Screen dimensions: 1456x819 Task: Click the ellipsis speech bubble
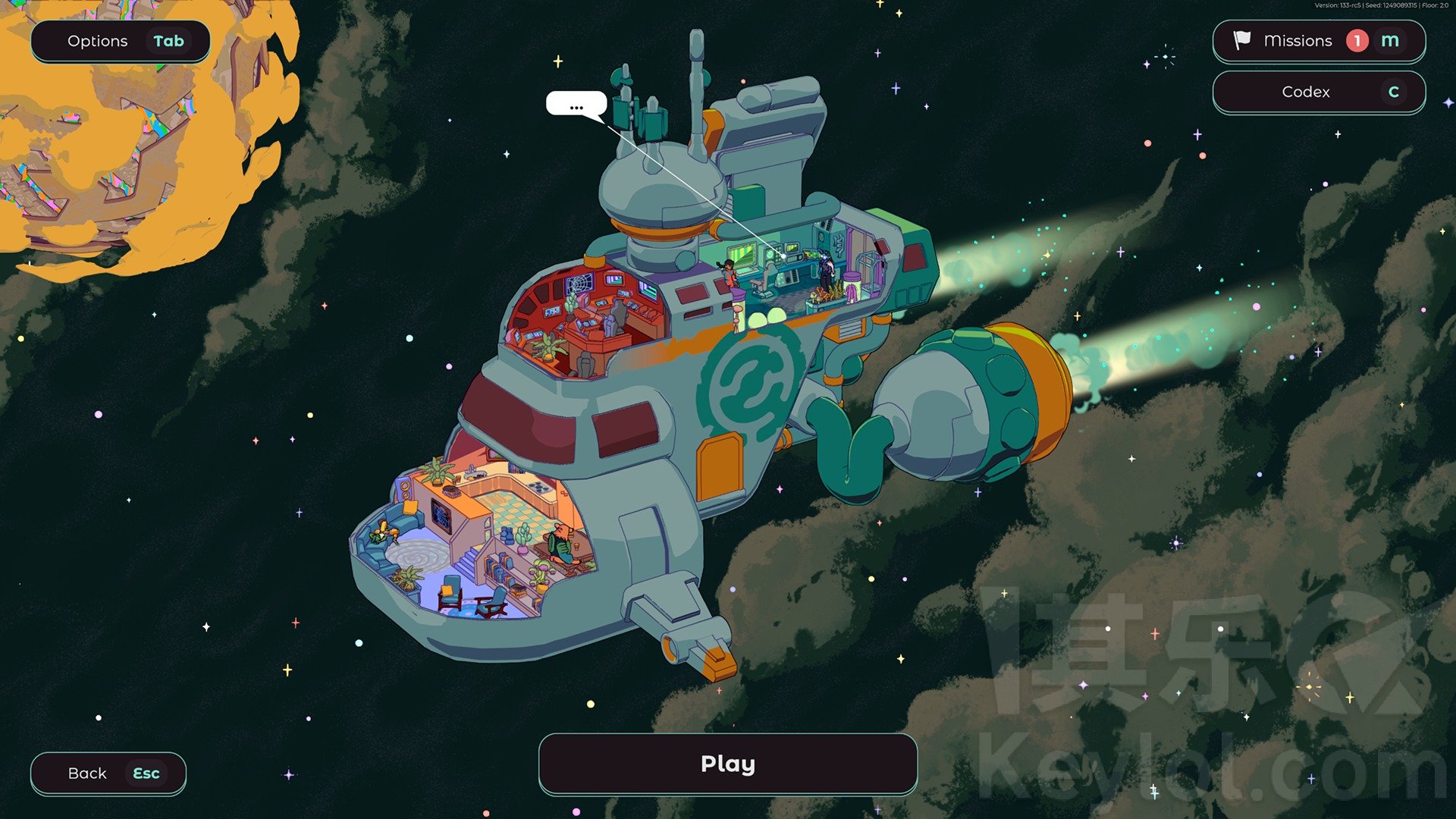coord(576,104)
